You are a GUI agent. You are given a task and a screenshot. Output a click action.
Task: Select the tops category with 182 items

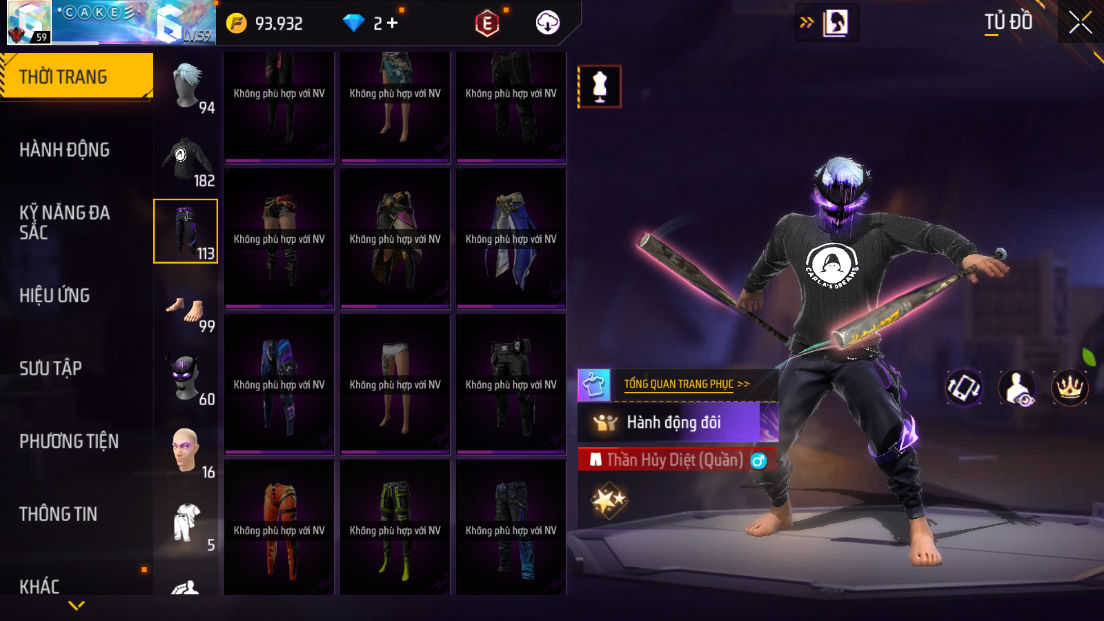(x=186, y=160)
